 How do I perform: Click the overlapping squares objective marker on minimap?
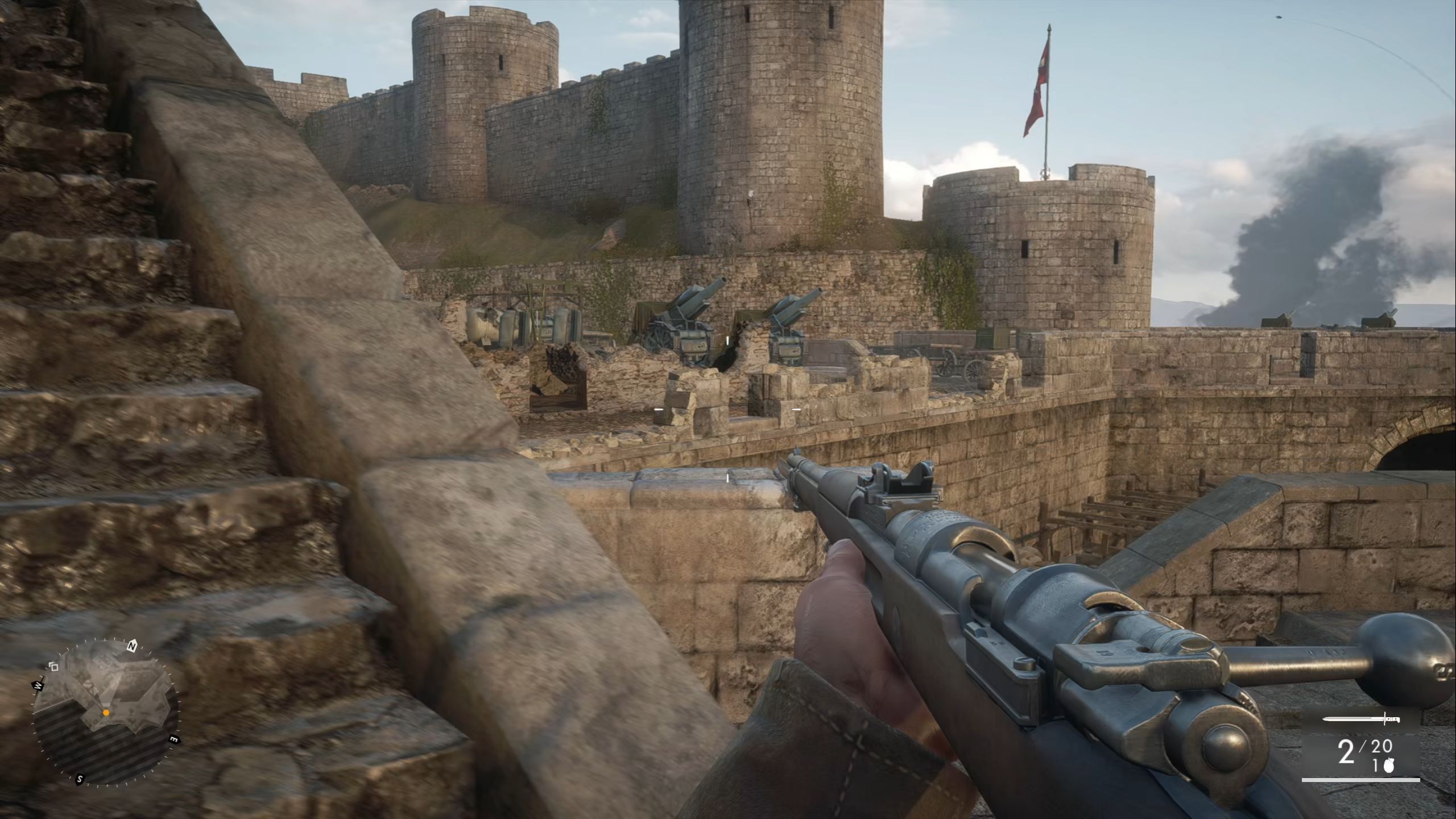click(x=54, y=666)
